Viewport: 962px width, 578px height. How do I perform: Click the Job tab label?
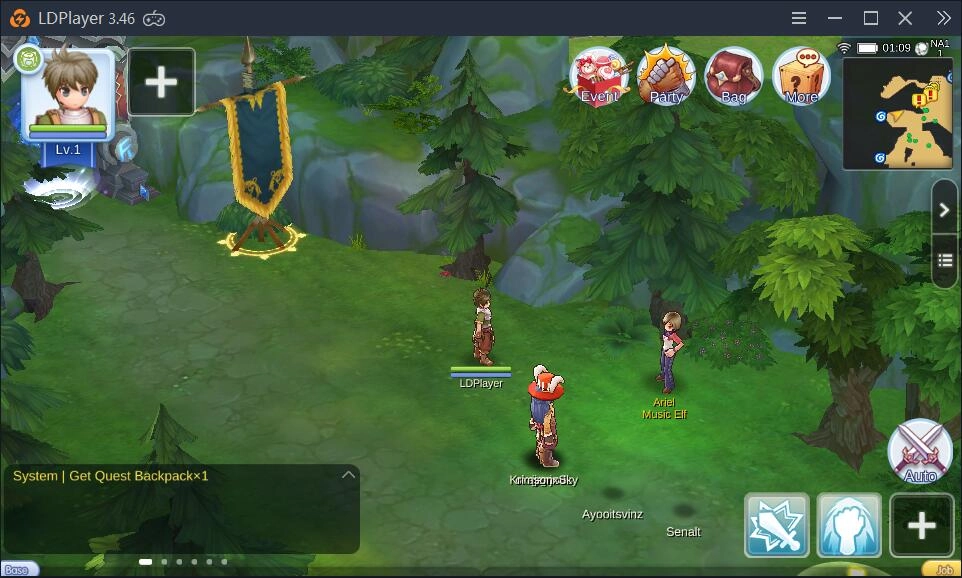tap(943, 570)
